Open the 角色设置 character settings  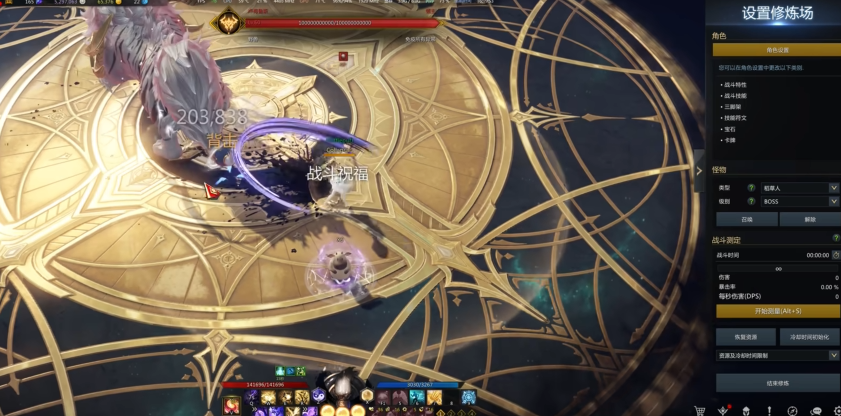(x=776, y=49)
